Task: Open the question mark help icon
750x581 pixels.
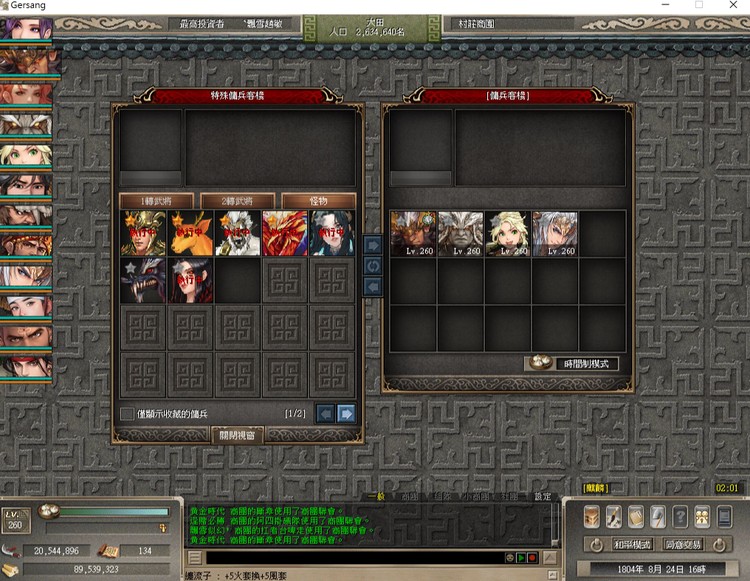Action: [x=680, y=516]
